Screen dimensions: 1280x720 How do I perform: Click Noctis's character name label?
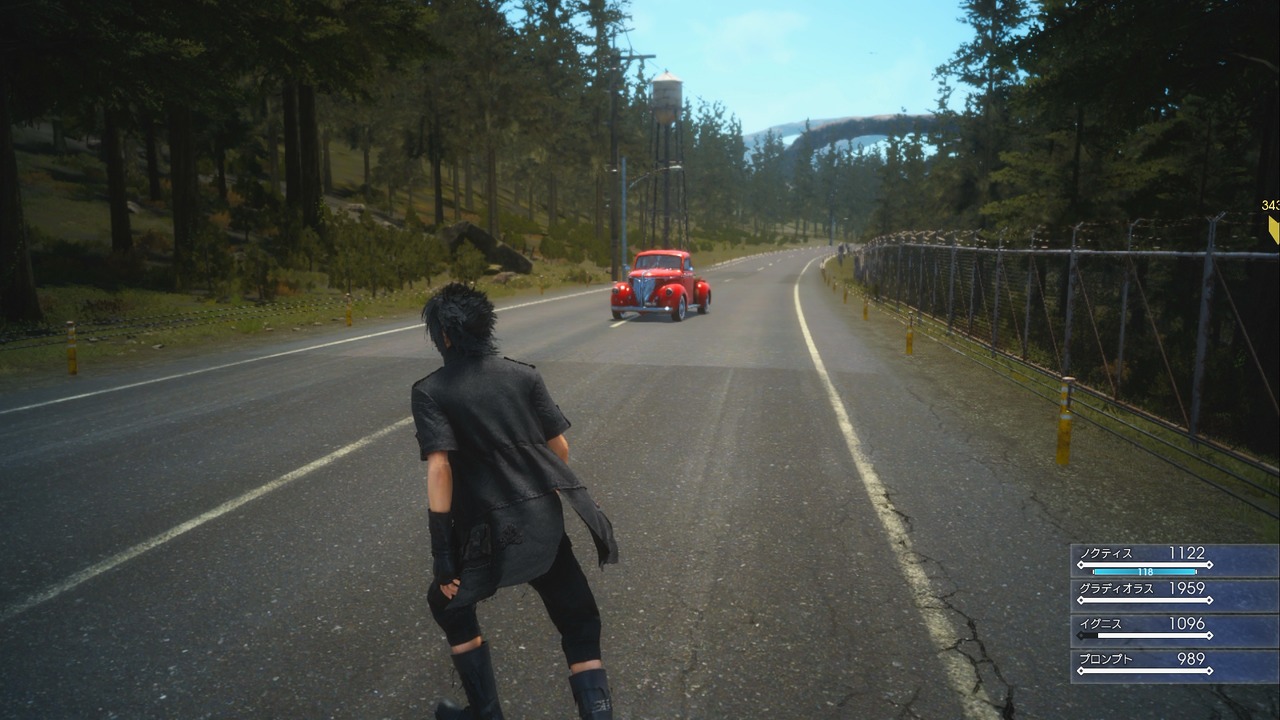click(1105, 553)
